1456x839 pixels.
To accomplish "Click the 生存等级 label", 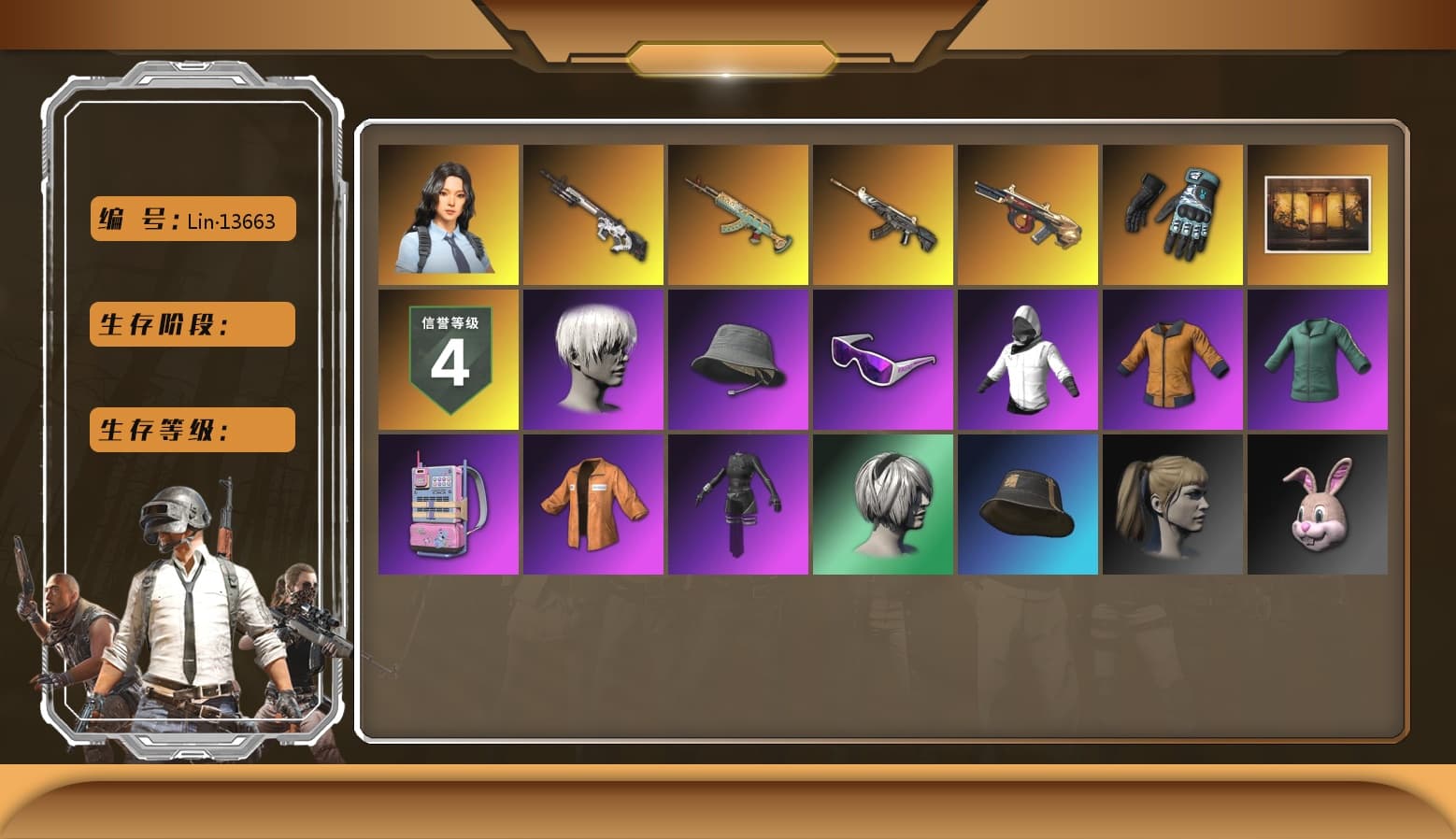I will [191, 430].
